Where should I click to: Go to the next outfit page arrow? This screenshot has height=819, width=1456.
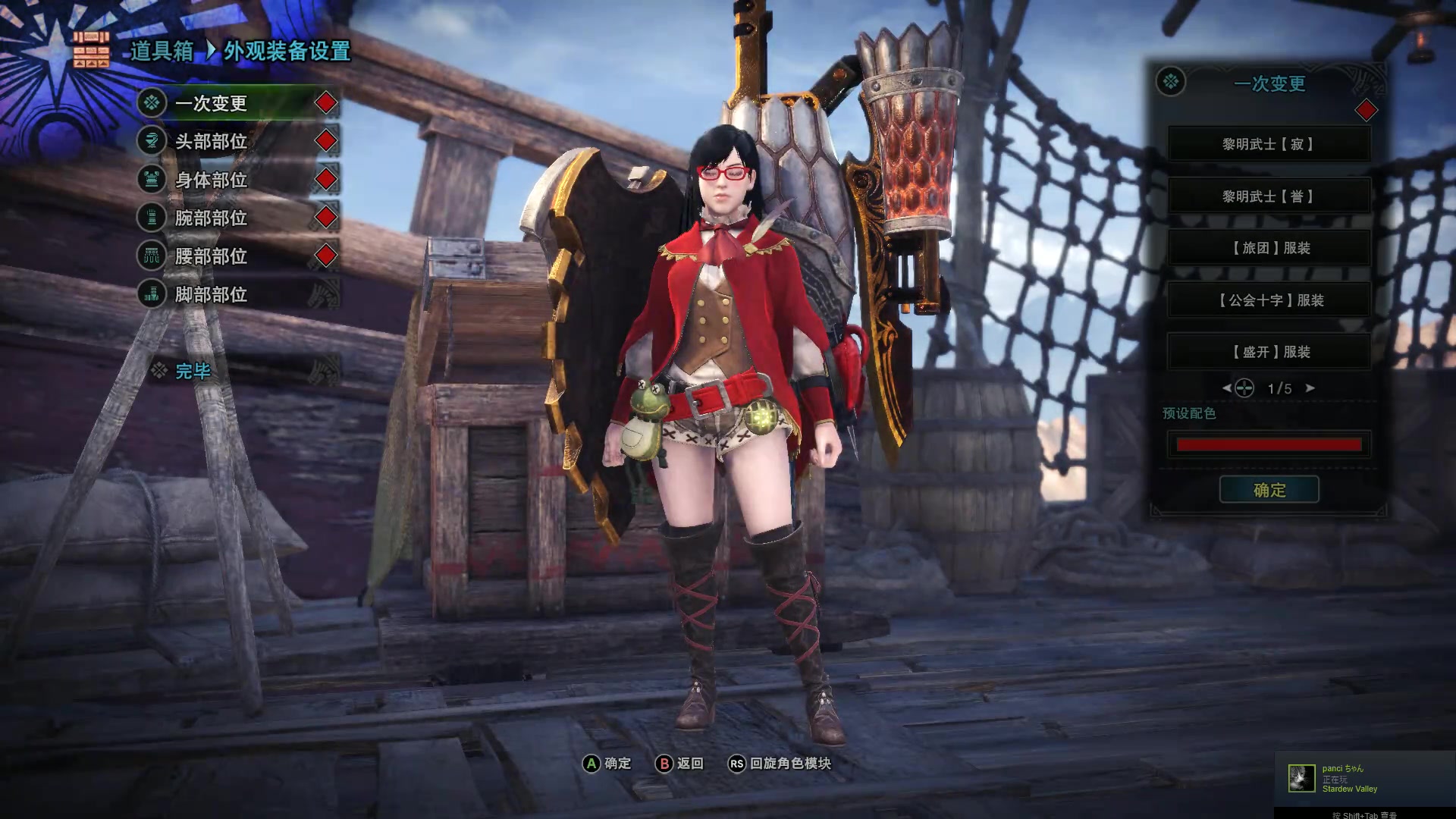pos(1310,388)
